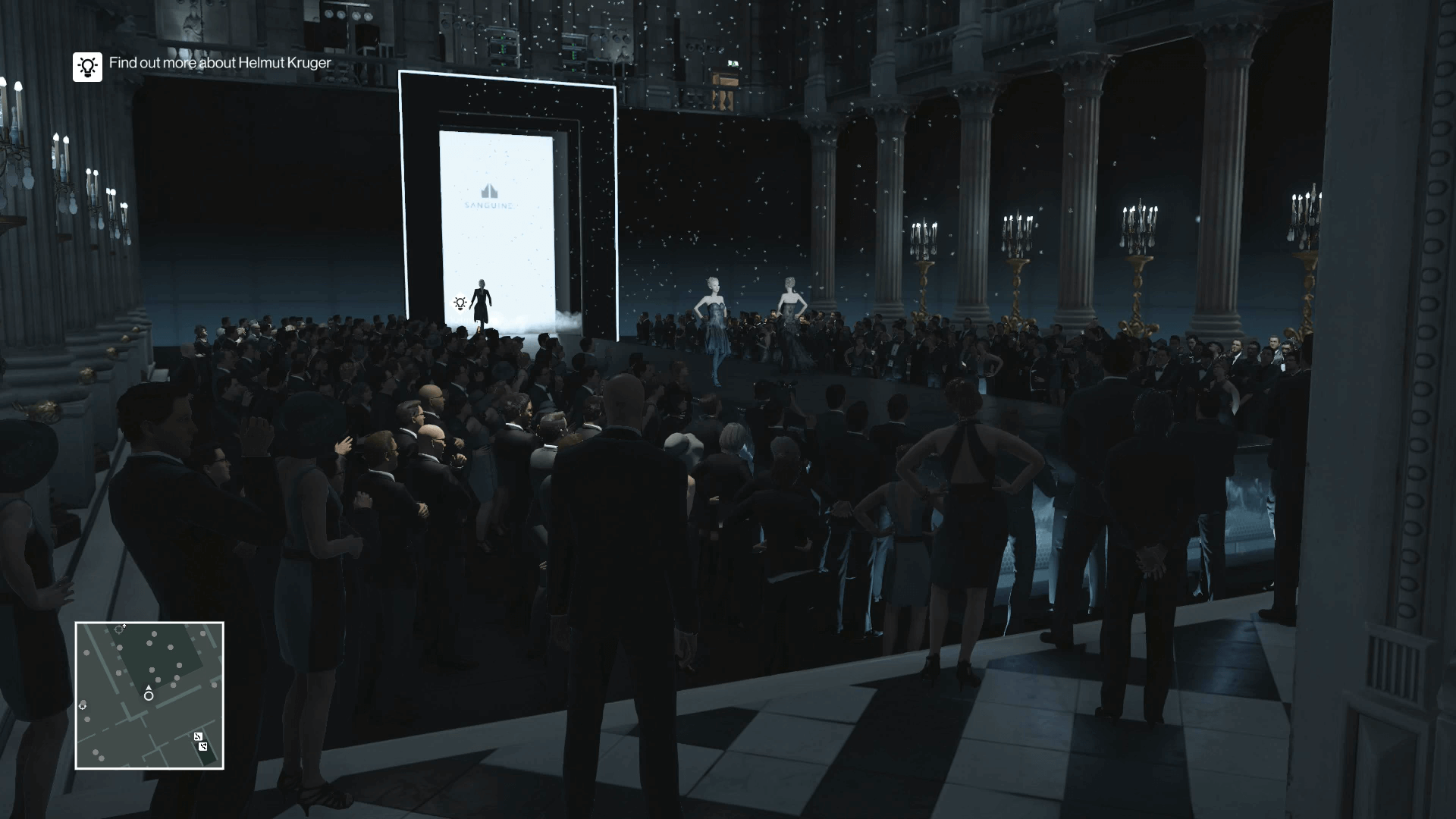
Task: Select the camera marker at the minimap's top edge
Action: (x=119, y=628)
